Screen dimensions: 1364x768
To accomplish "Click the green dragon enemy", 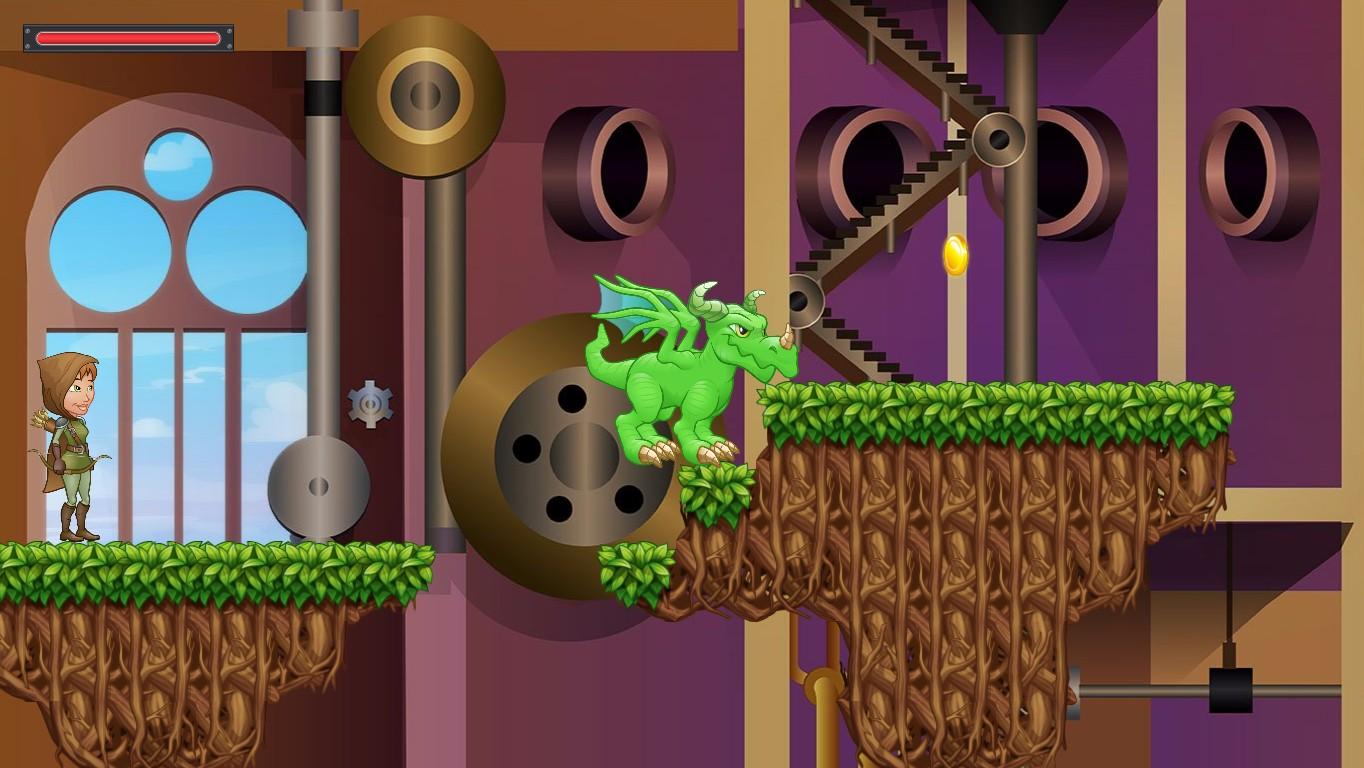I will (680, 380).
